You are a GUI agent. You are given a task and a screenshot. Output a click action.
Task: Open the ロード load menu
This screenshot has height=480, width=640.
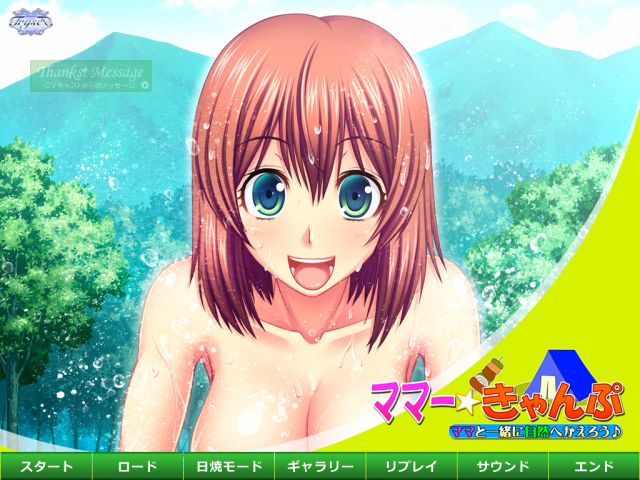click(x=137, y=466)
